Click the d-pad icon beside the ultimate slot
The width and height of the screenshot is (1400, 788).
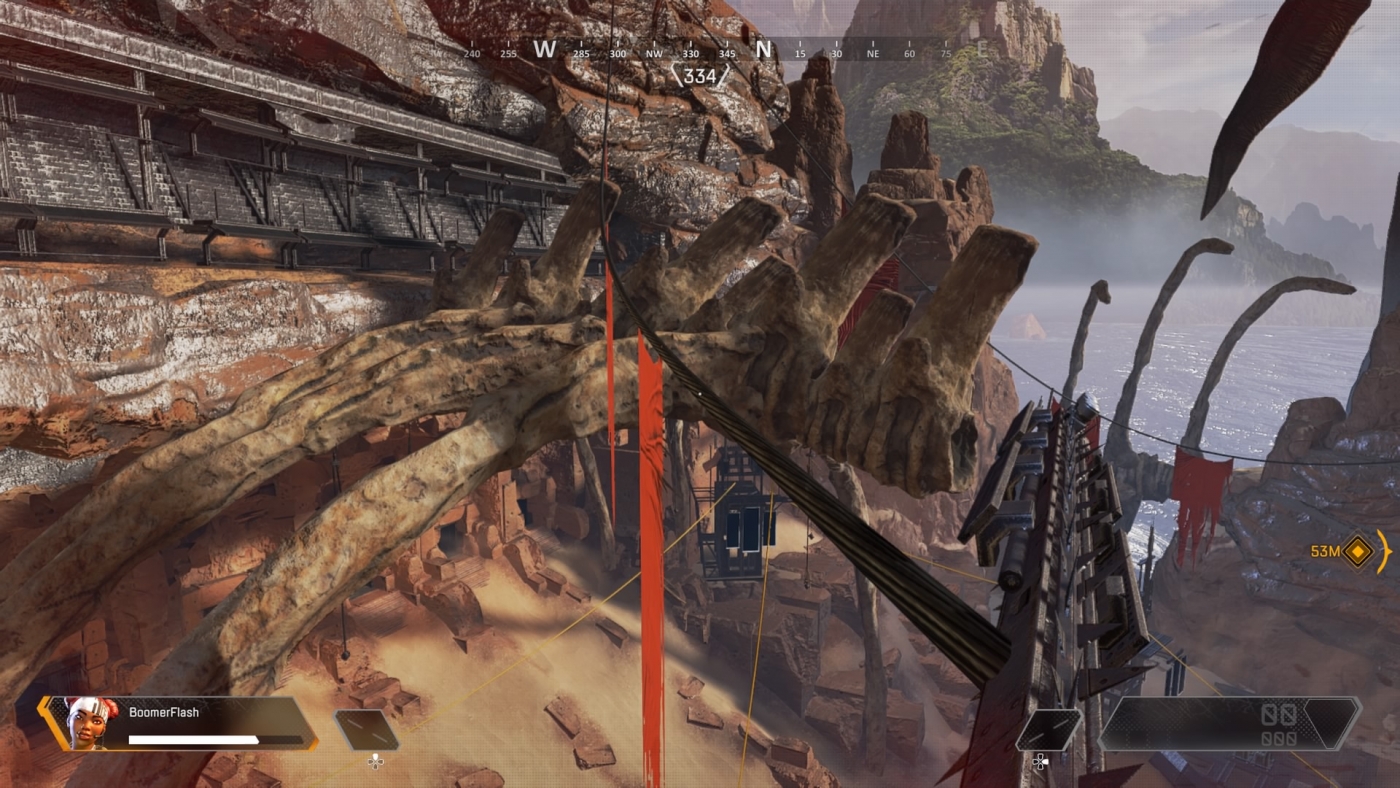(1039, 763)
